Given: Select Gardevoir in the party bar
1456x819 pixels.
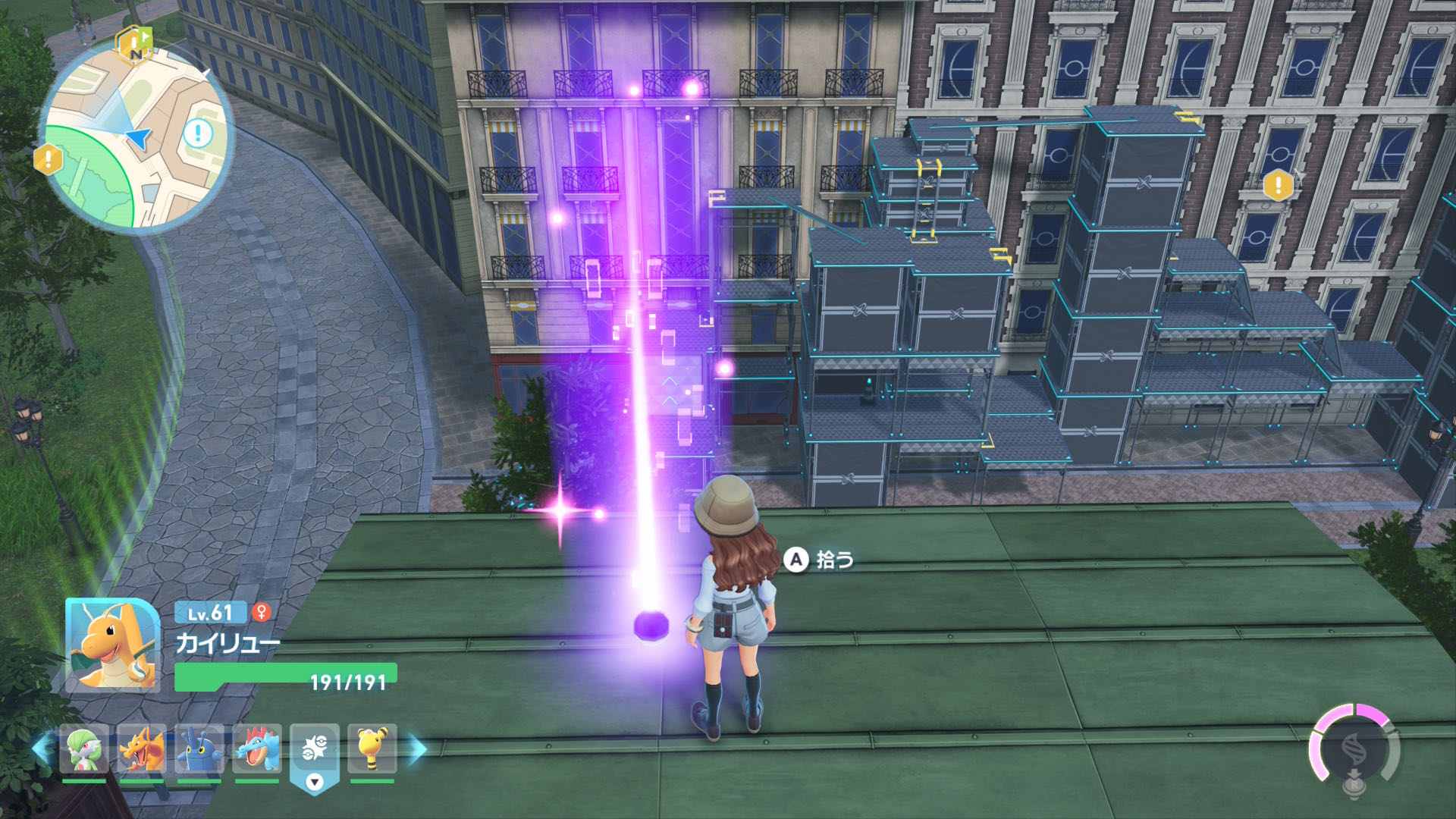Looking at the screenshot, I should (x=83, y=748).
